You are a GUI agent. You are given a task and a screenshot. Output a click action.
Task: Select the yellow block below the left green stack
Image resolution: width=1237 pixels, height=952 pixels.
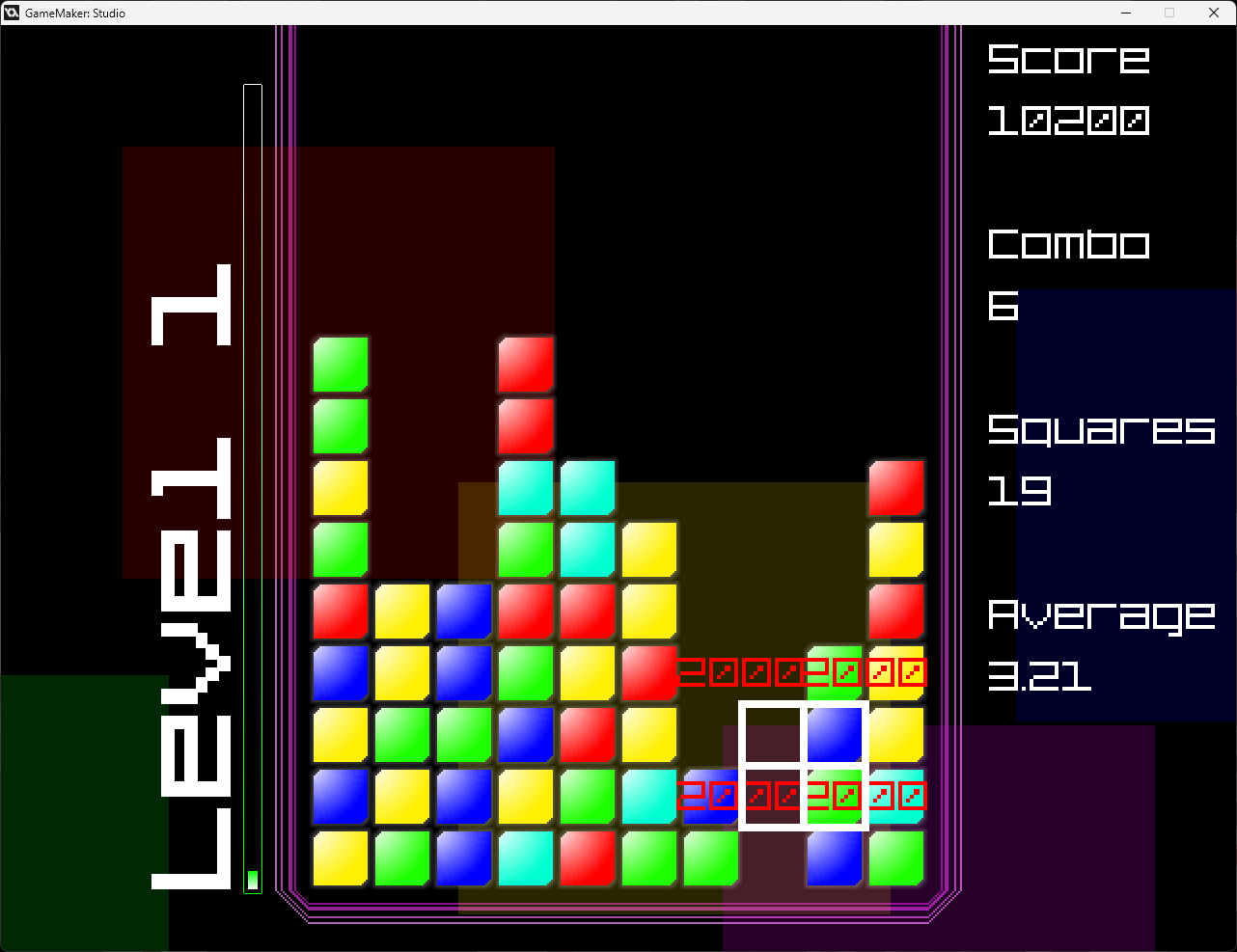pyautogui.click(x=340, y=488)
